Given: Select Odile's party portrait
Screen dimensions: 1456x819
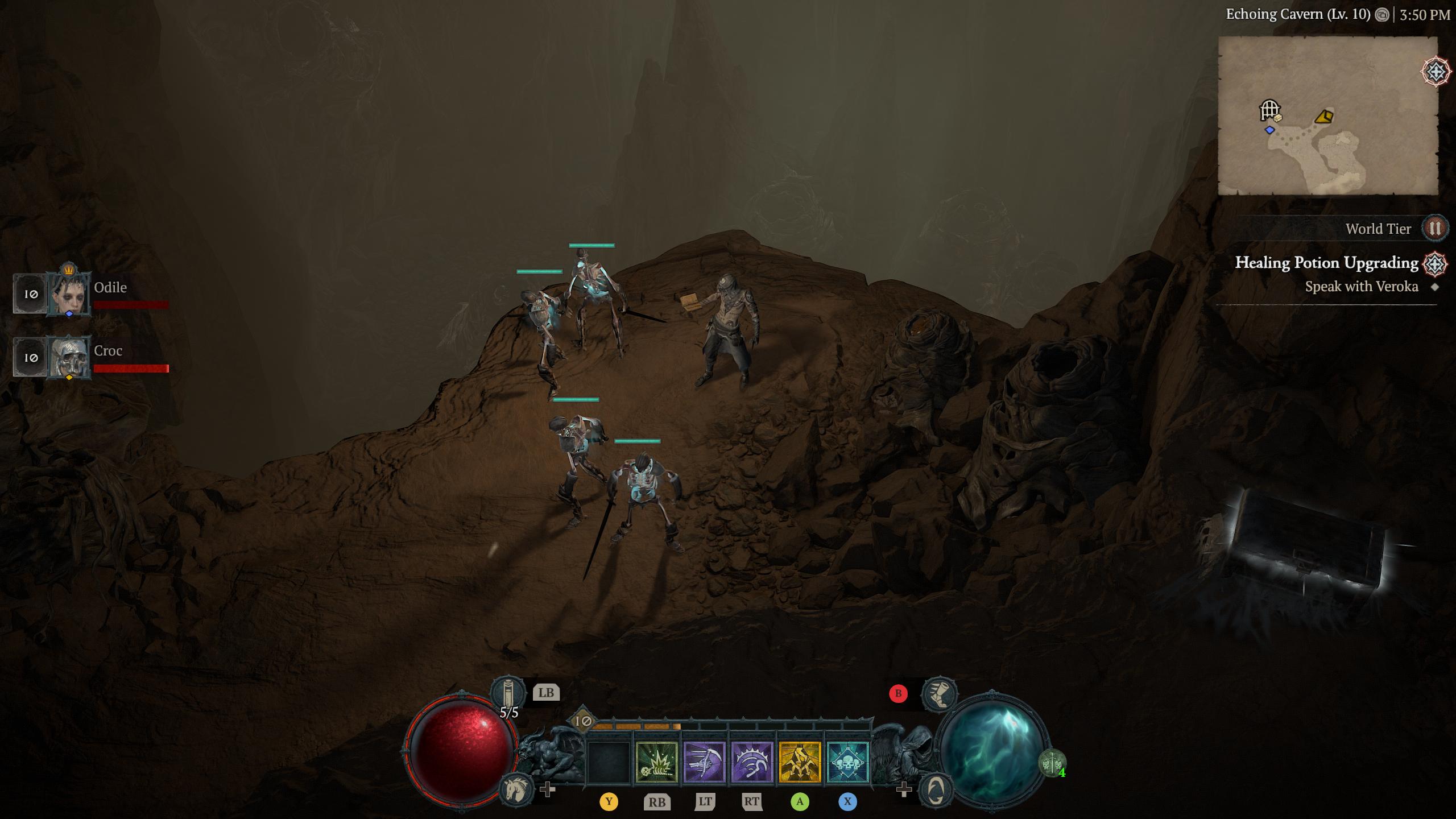Looking at the screenshot, I should click(x=69, y=293).
